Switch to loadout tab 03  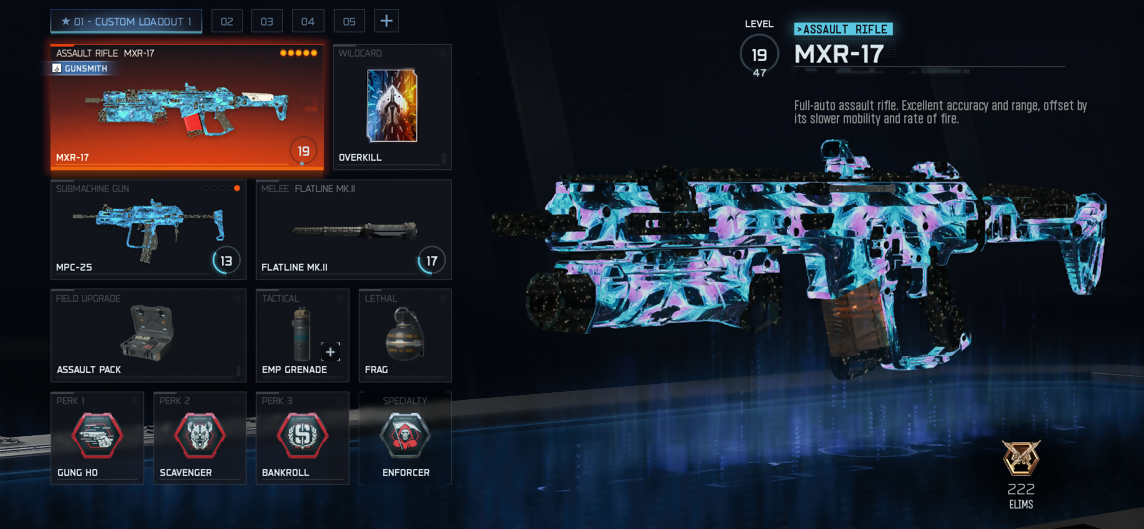pyautogui.click(x=267, y=21)
